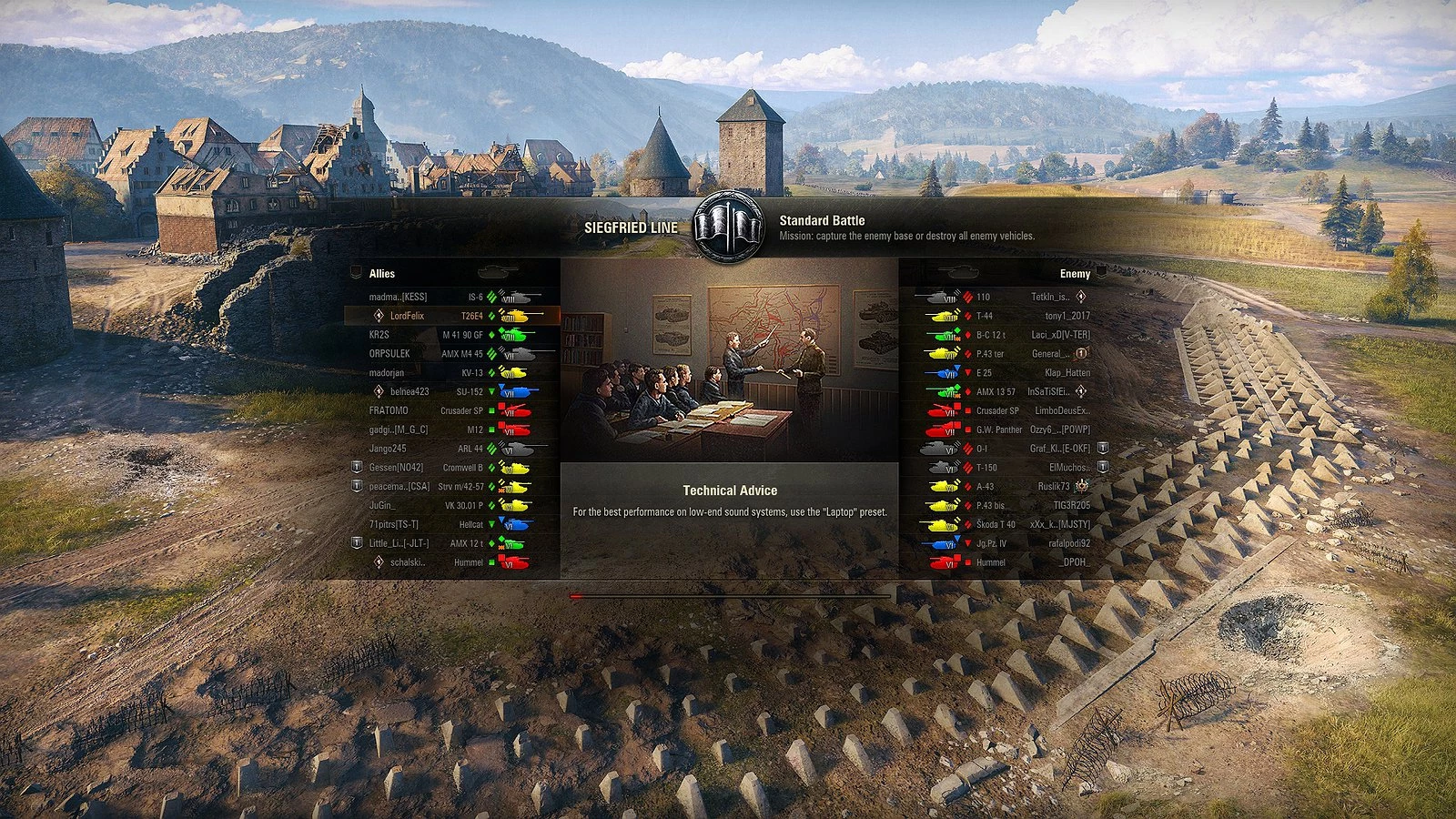Click the green M 41 90 GF tank icon
This screenshot has height=819, width=1456.
click(x=516, y=335)
